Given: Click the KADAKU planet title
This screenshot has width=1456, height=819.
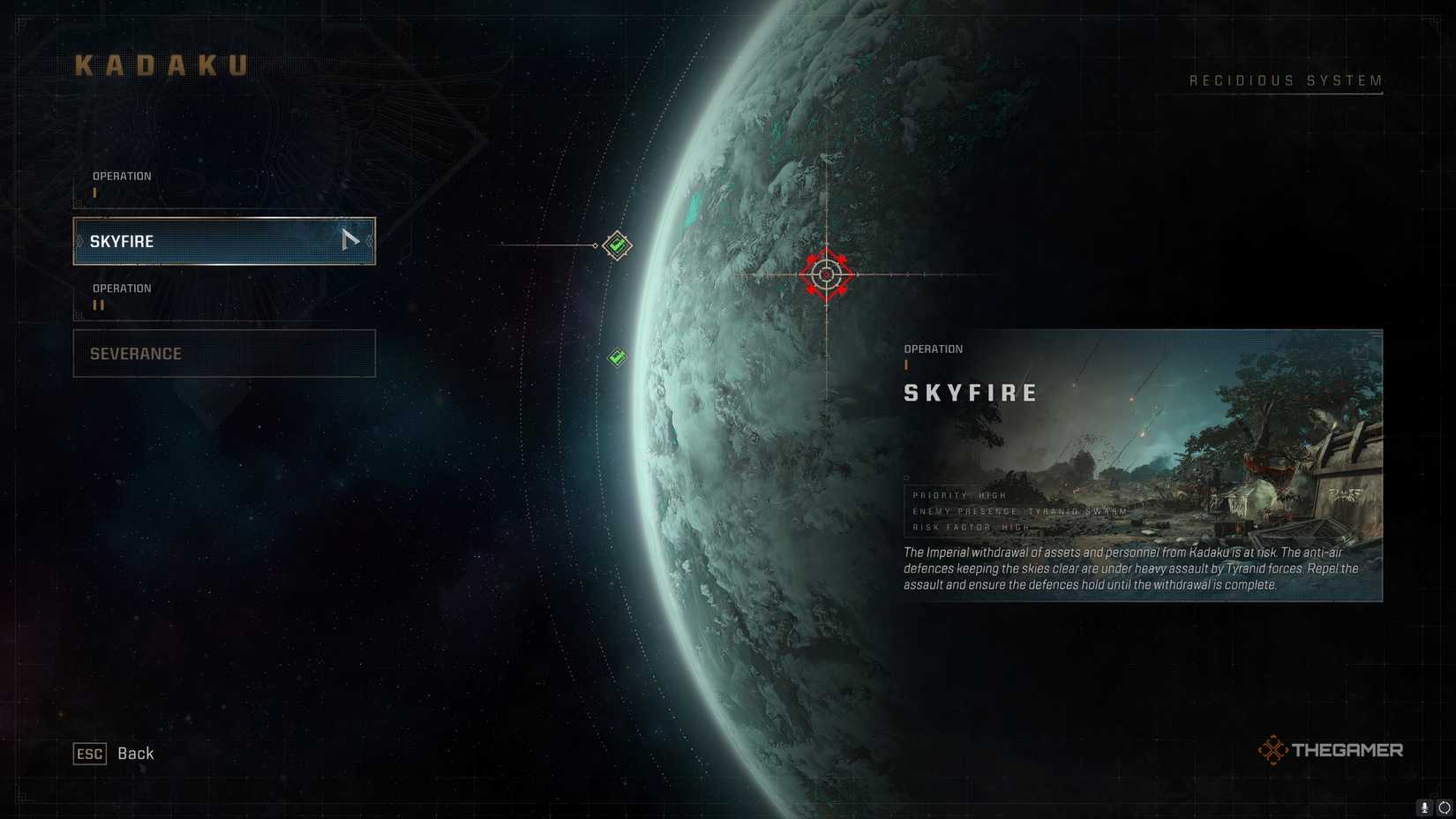Looking at the screenshot, I should pyautogui.click(x=161, y=63).
